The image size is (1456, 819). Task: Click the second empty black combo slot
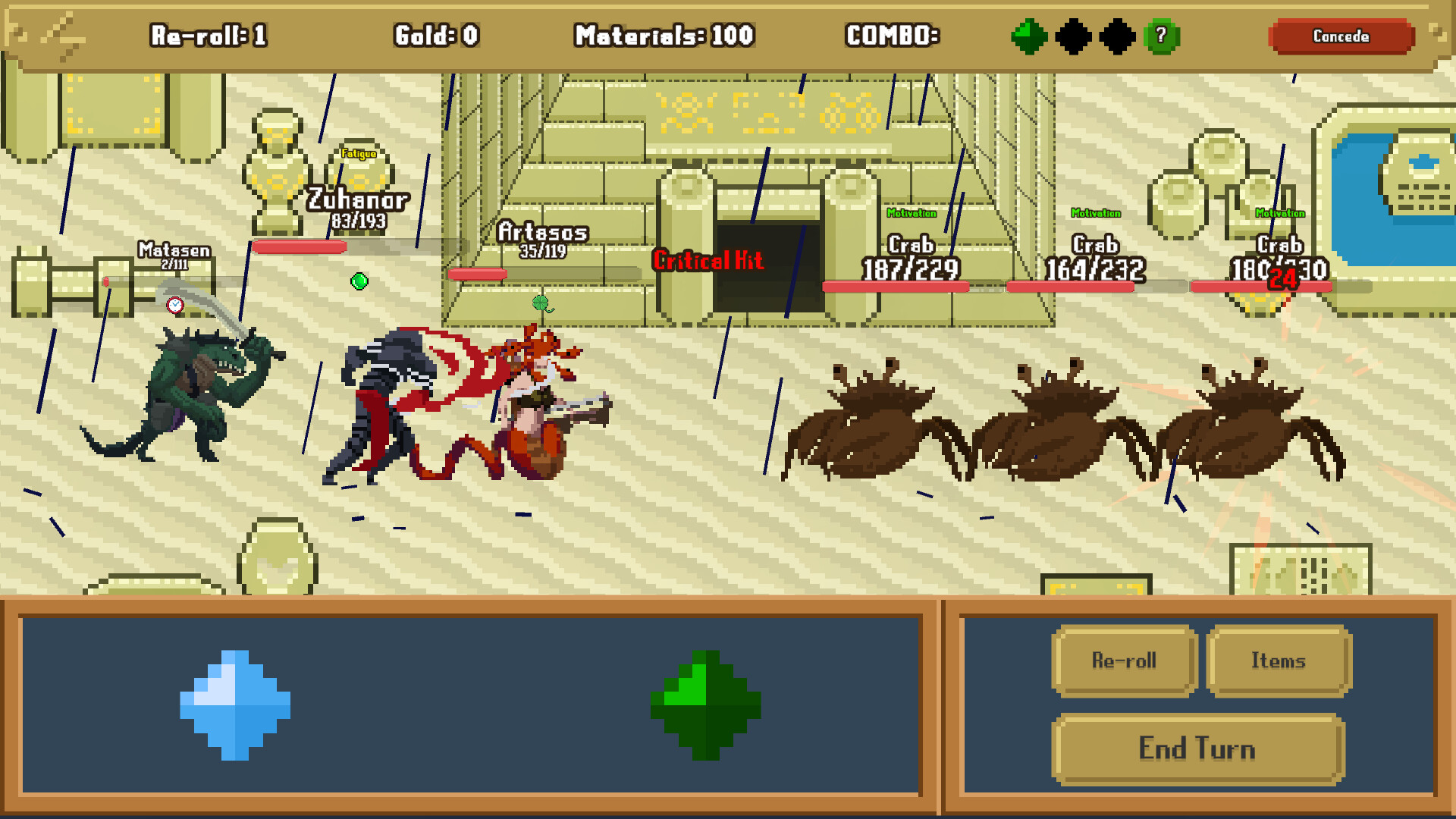(1117, 36)
